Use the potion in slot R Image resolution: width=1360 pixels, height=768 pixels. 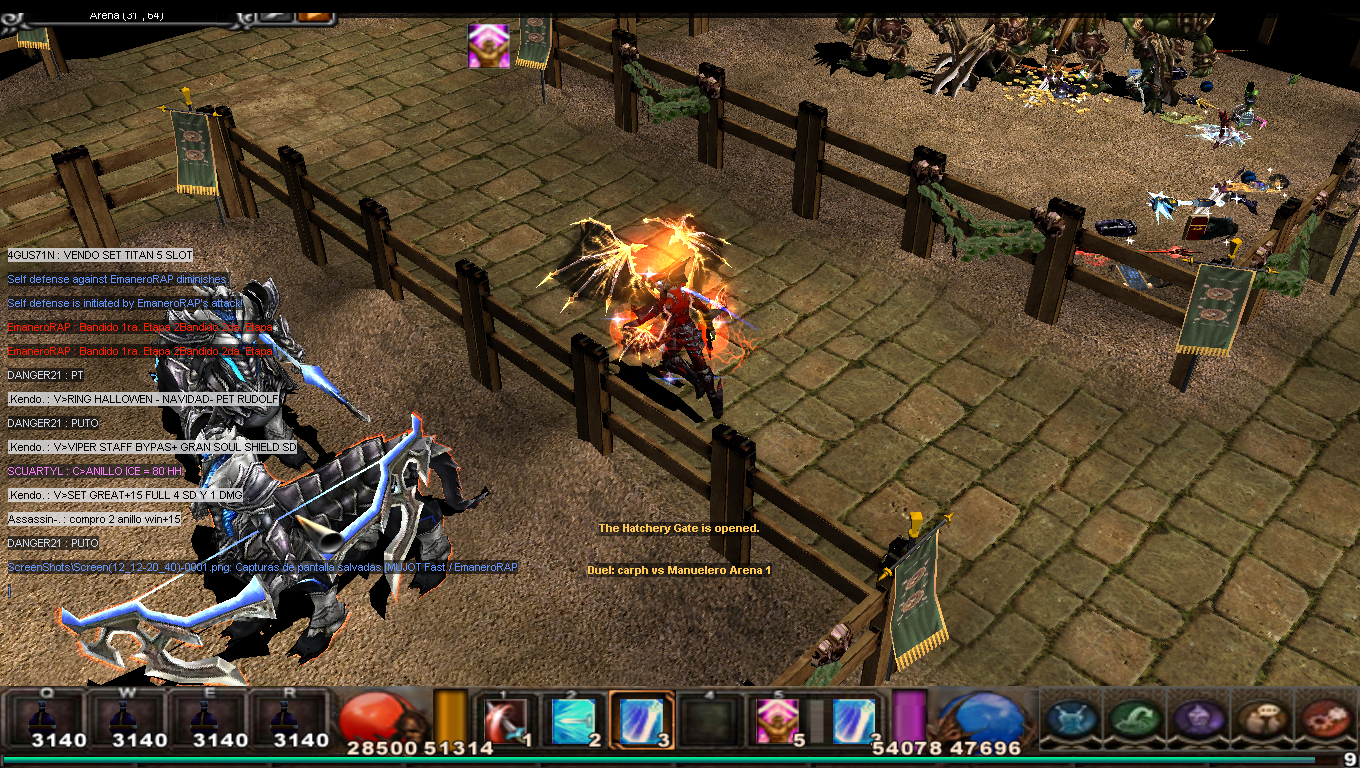point(288,720)
